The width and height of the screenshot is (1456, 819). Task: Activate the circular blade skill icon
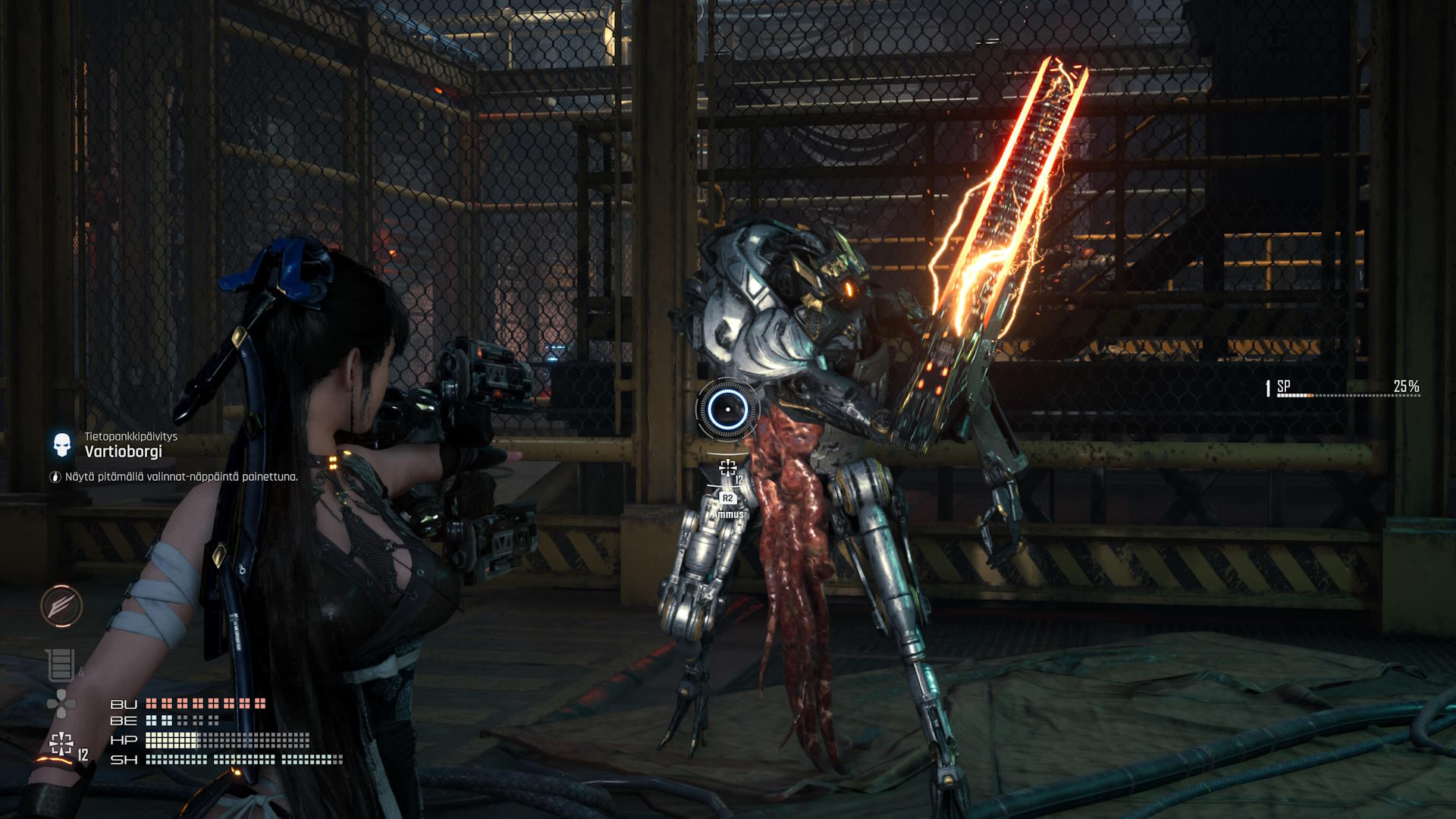click(x=61, y=606)
